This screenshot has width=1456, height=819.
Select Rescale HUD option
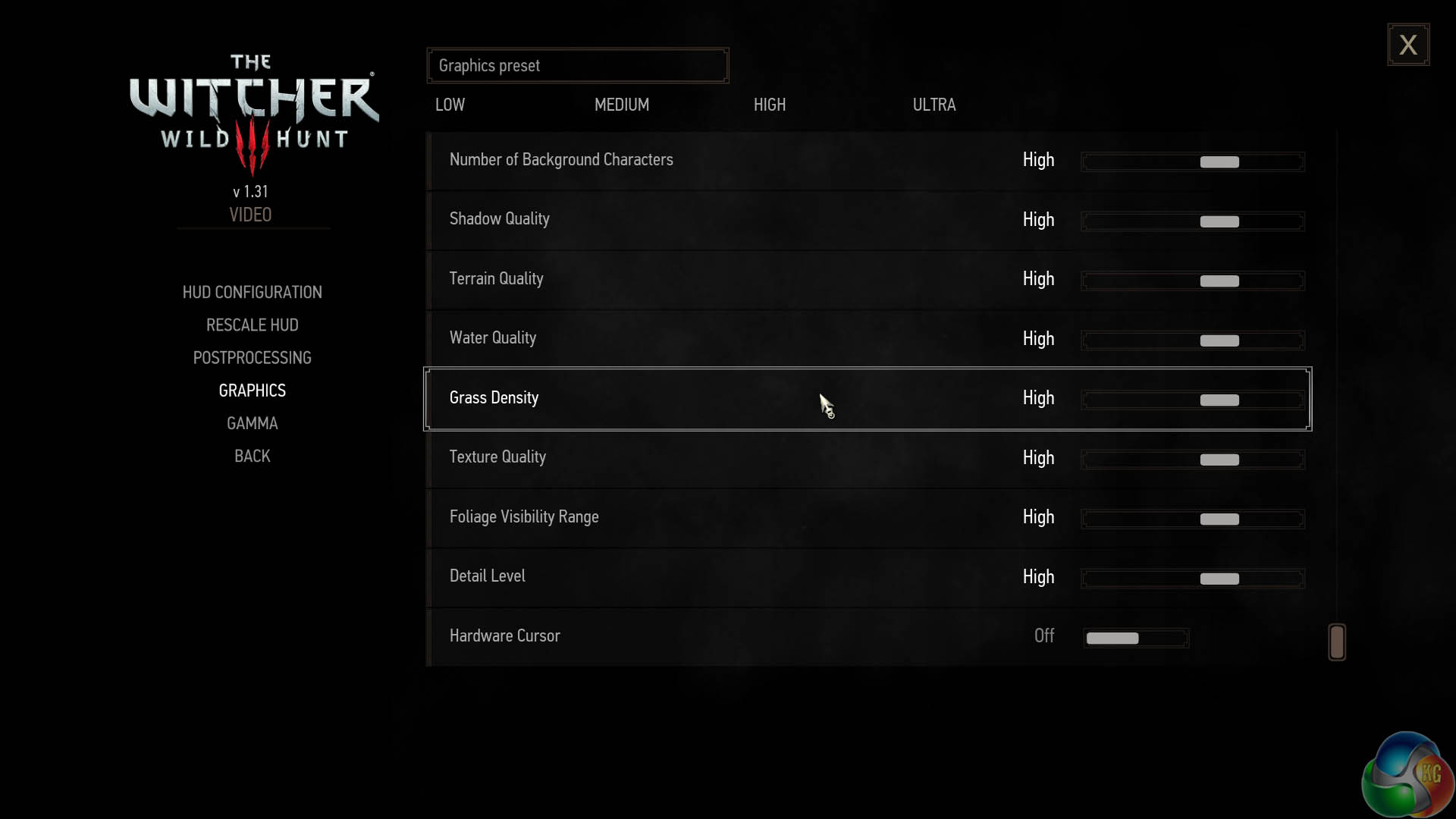(x=252, y=325)
